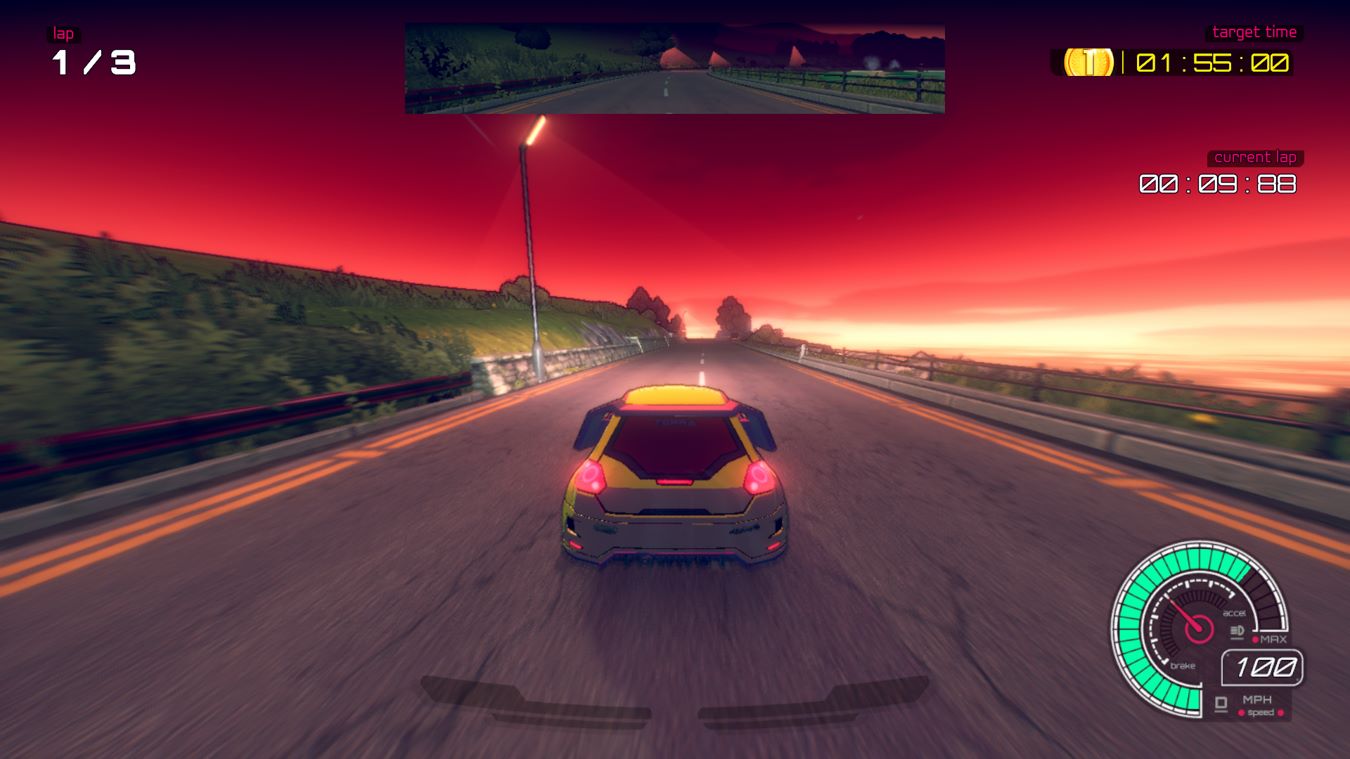The width and height of the screenshot is (1350, 759).
Task: Select the current lap 00:09:88 timer
Action: 1218,184
